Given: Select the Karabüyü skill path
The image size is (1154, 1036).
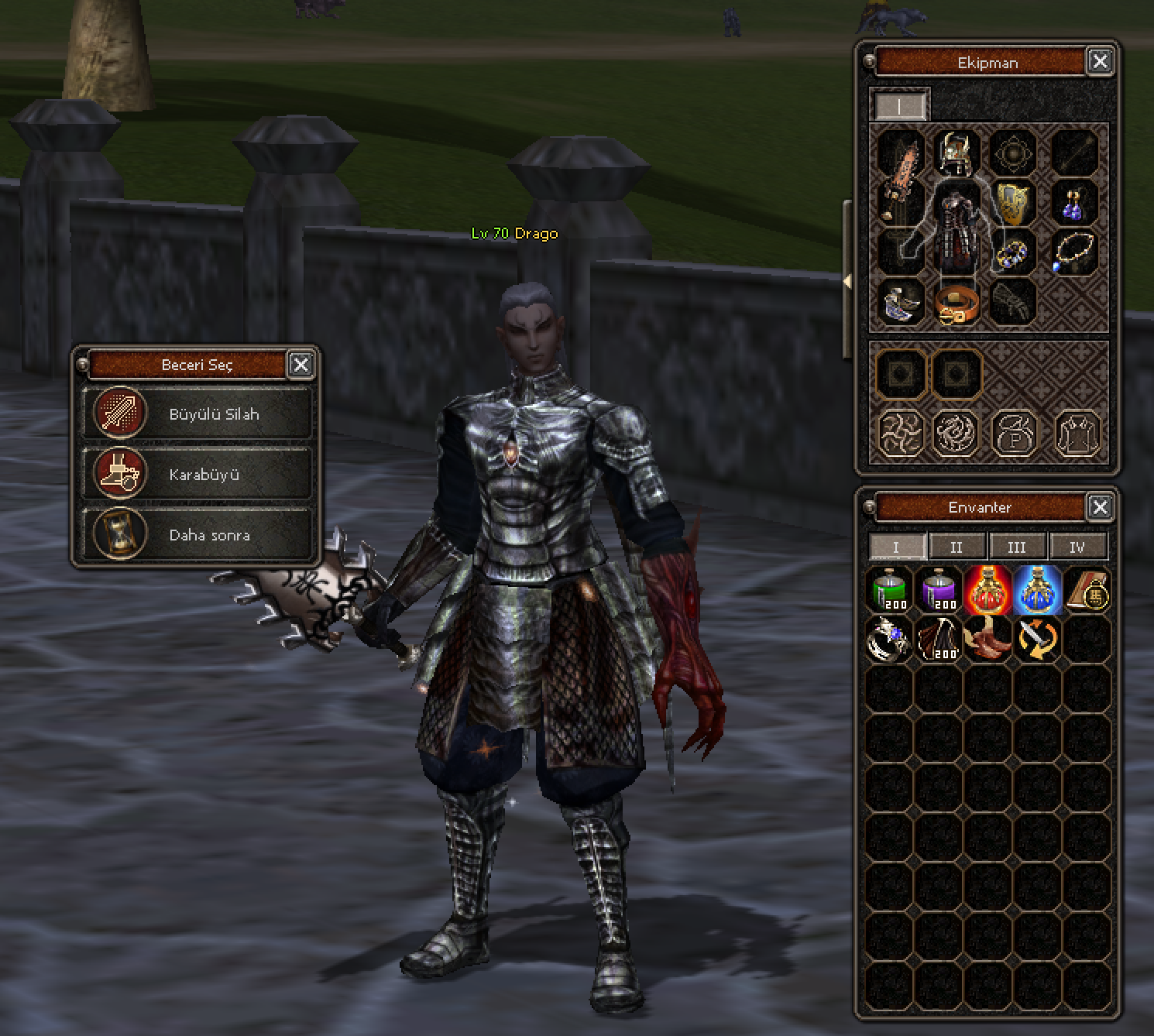Looking at the screenshot, I should (197, 474).
